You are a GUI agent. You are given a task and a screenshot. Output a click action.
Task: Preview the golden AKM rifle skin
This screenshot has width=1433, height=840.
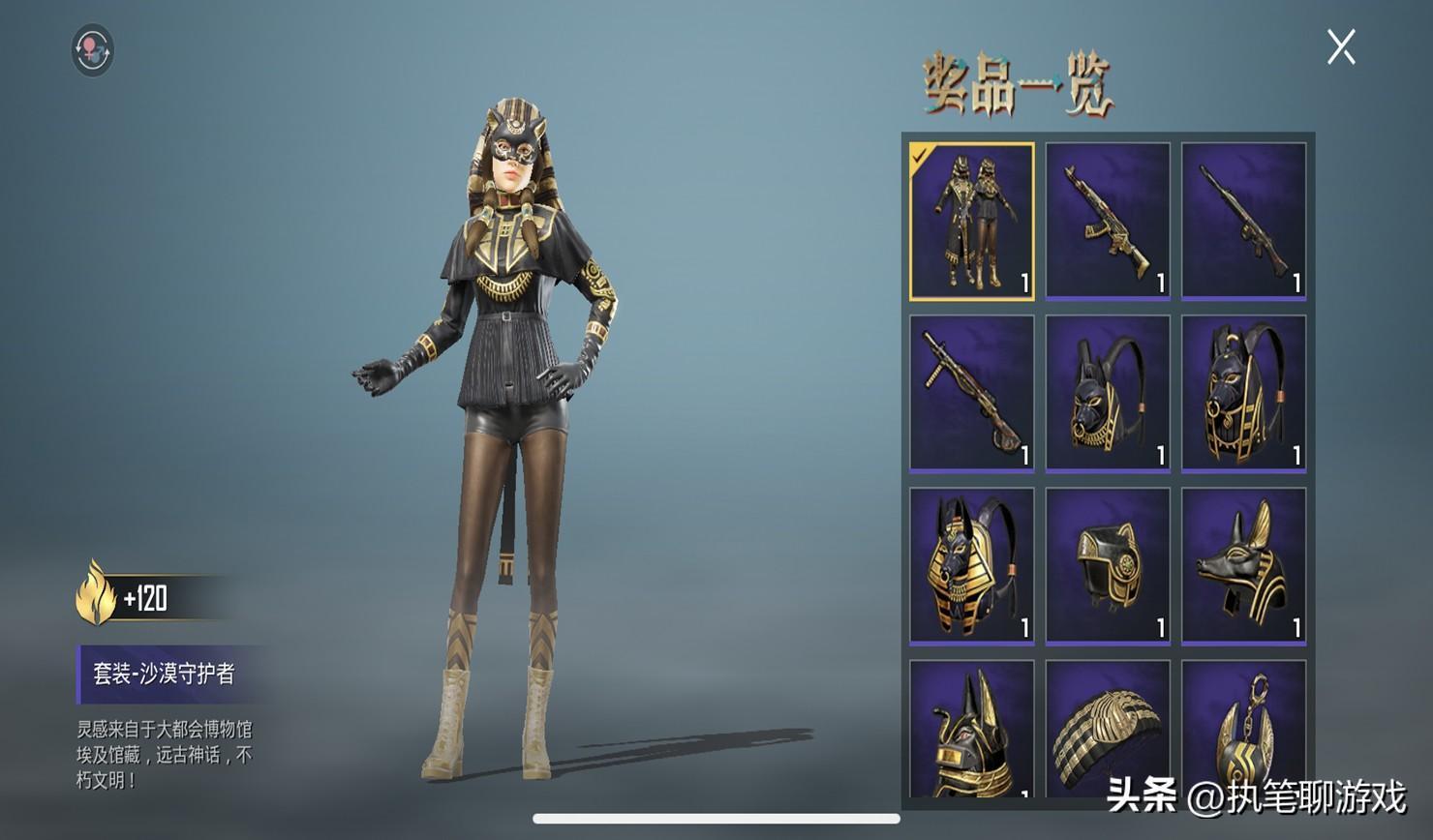point(1108,221)
